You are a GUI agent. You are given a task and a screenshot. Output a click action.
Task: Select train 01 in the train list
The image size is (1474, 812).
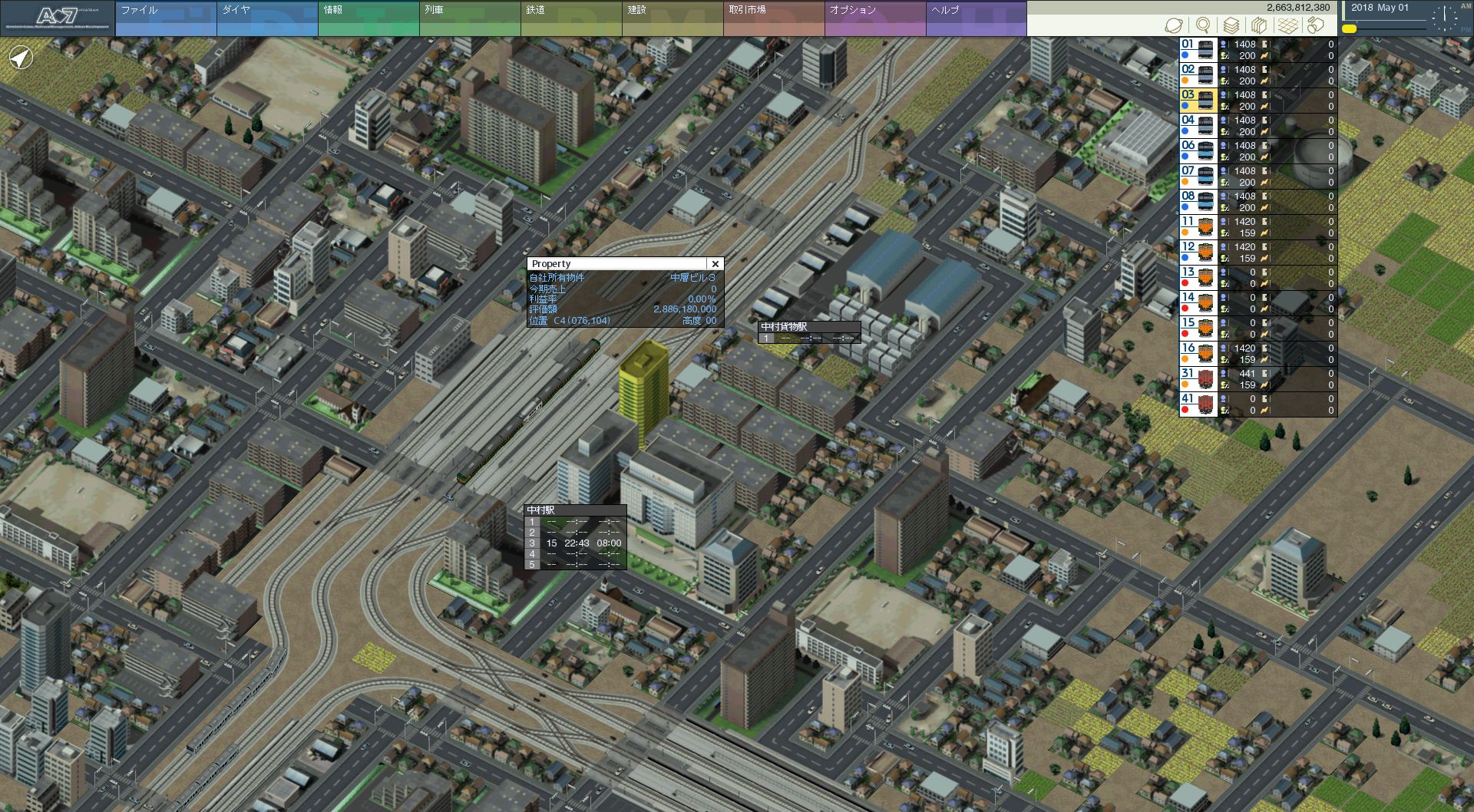click(1198, 50)
